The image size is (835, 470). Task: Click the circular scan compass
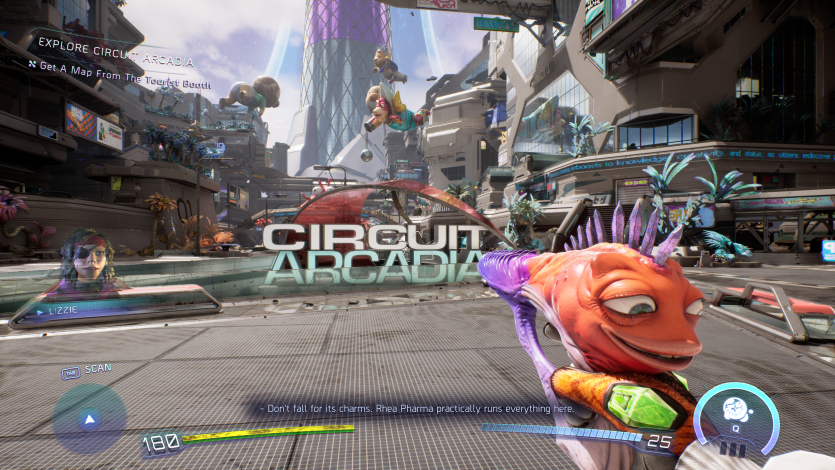(x=89, y=419)
